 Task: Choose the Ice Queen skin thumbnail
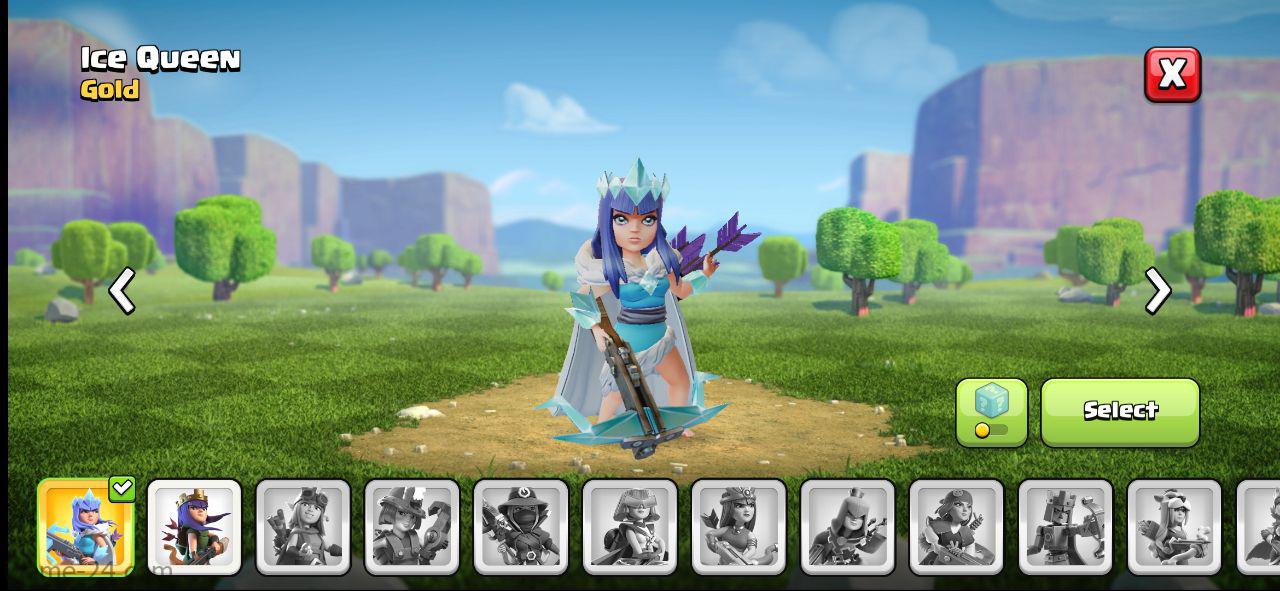86,527
